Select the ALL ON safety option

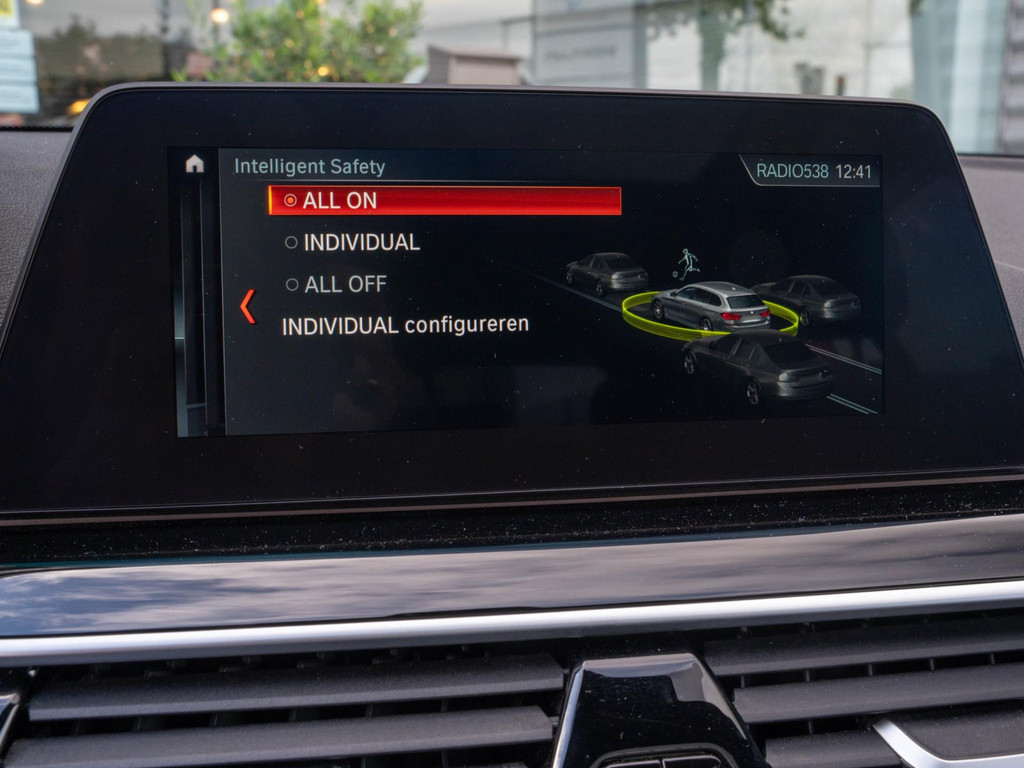click(x=444, y=201)
